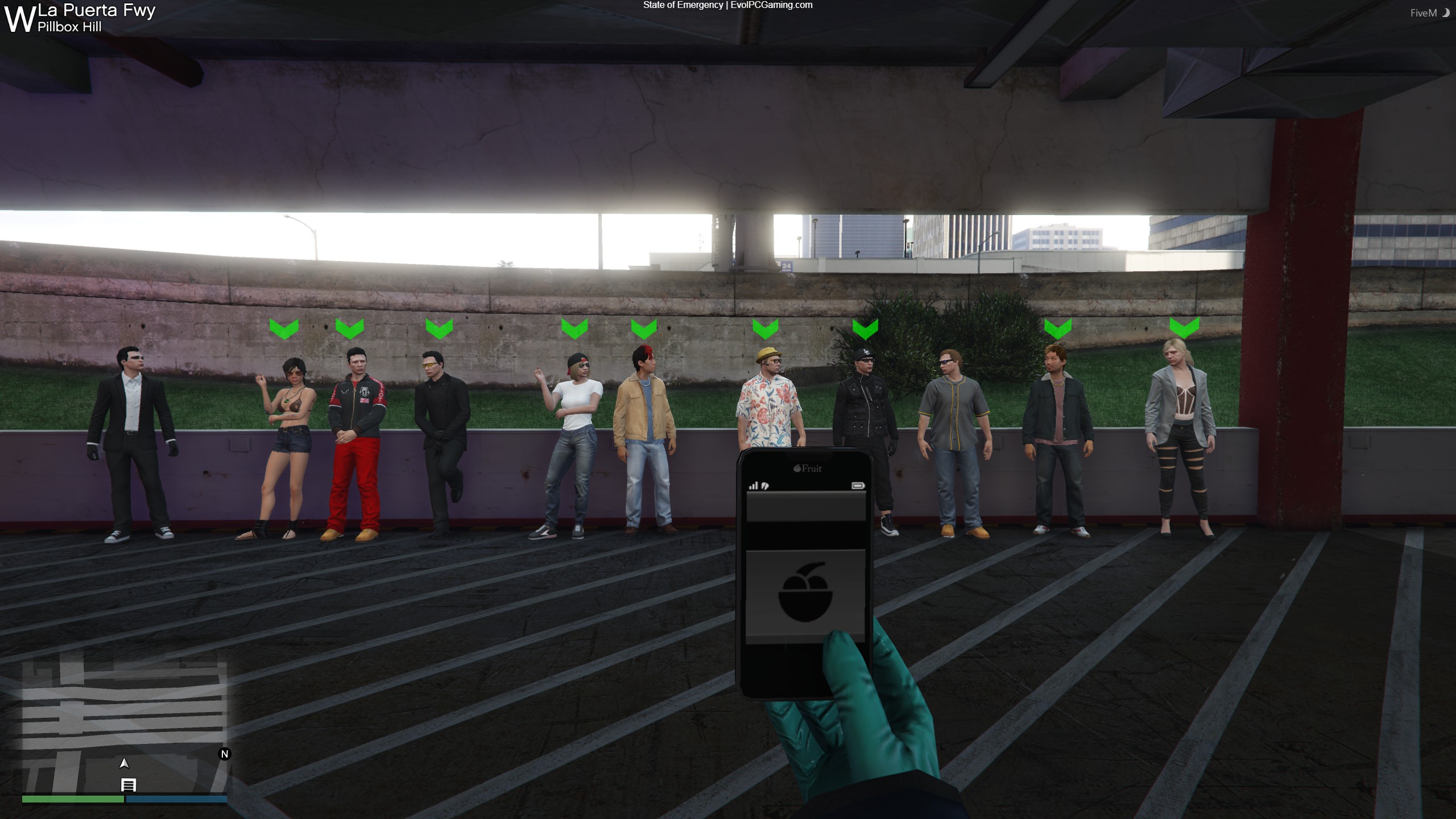
Task: Tap the gray header bar on phone screen
Action: tap(805, 506)
